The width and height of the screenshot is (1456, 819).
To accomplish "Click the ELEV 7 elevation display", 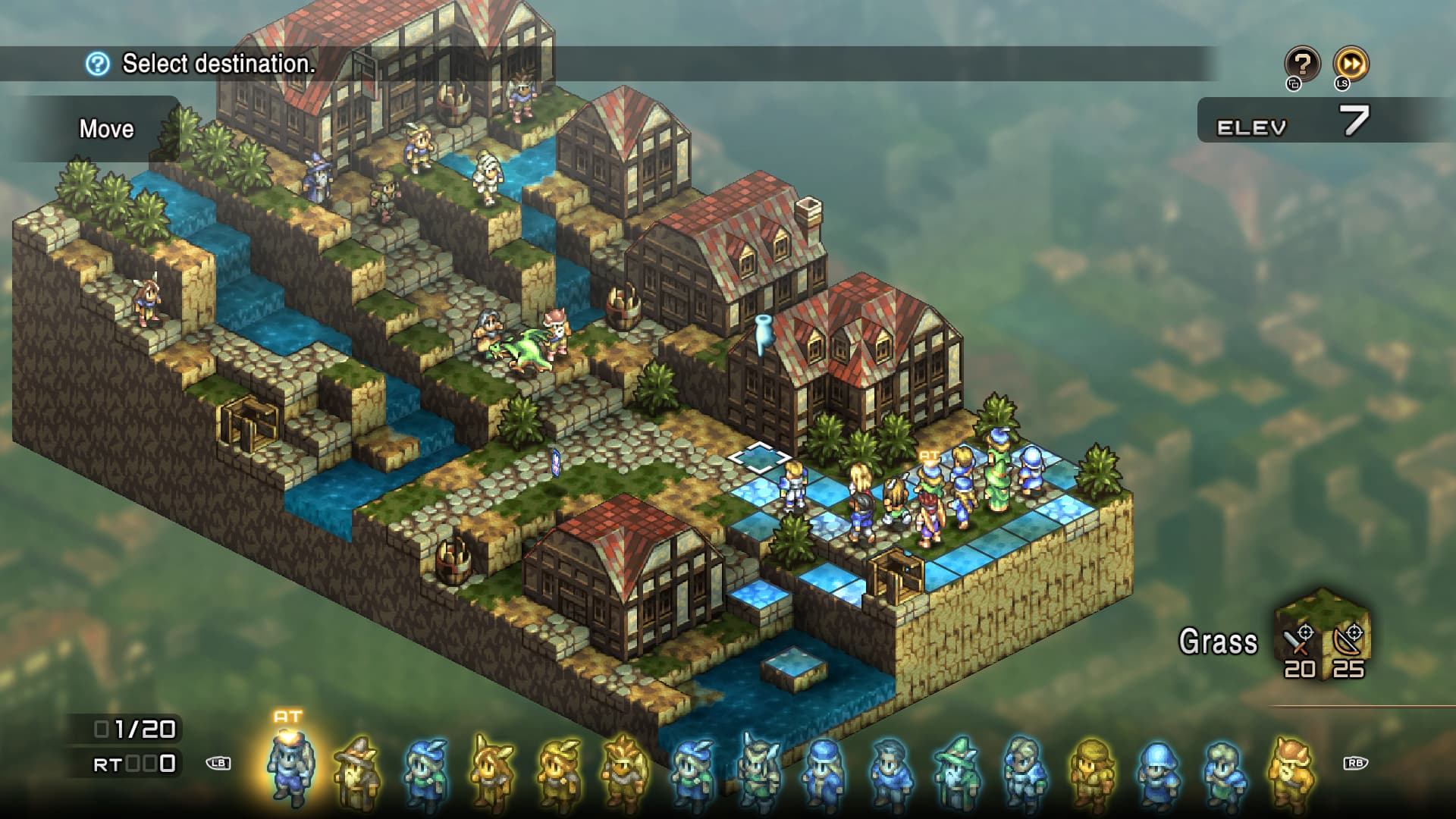I will (x=1304, y=125).
